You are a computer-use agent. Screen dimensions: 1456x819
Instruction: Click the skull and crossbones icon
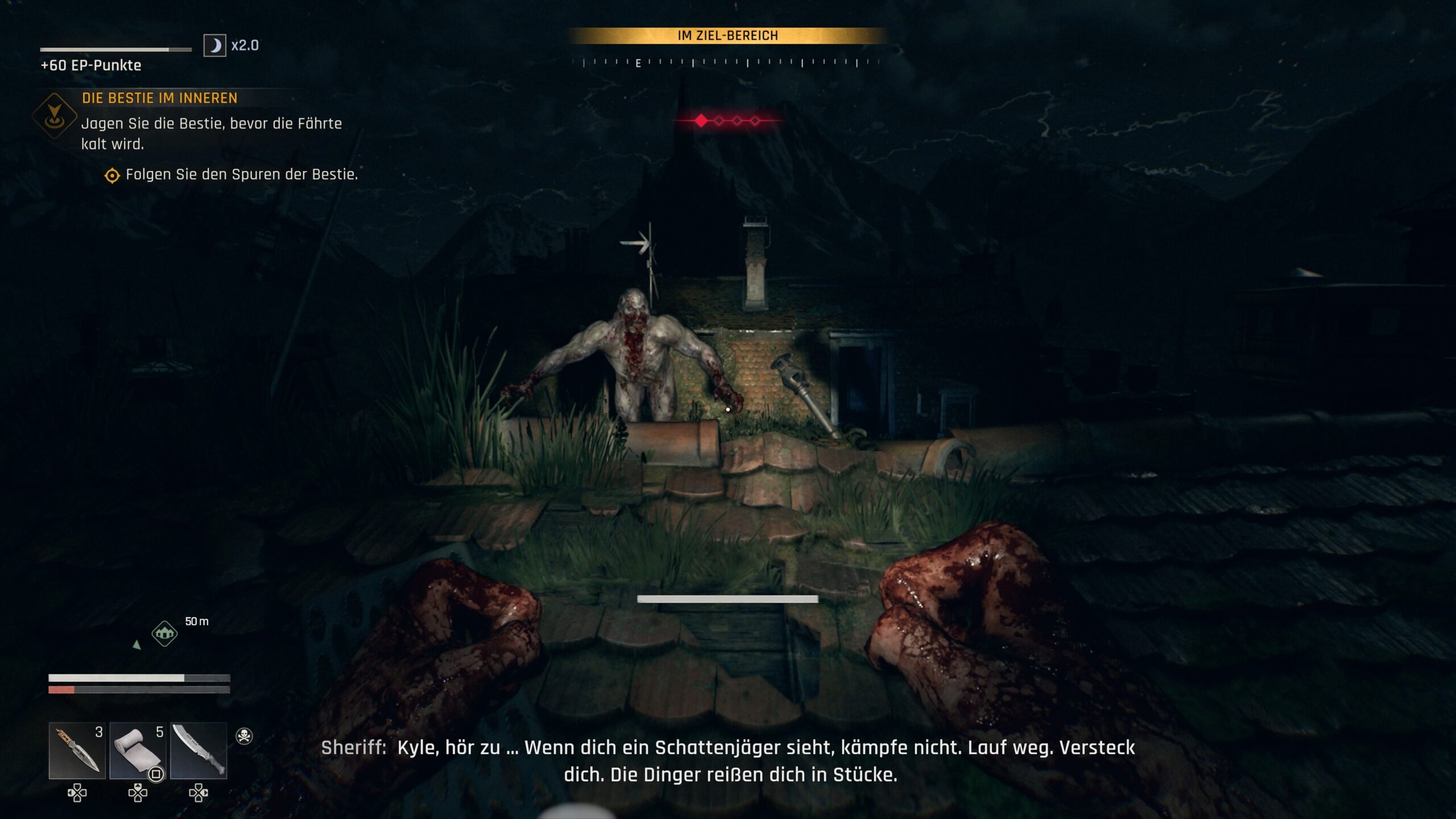click(244, 736)
